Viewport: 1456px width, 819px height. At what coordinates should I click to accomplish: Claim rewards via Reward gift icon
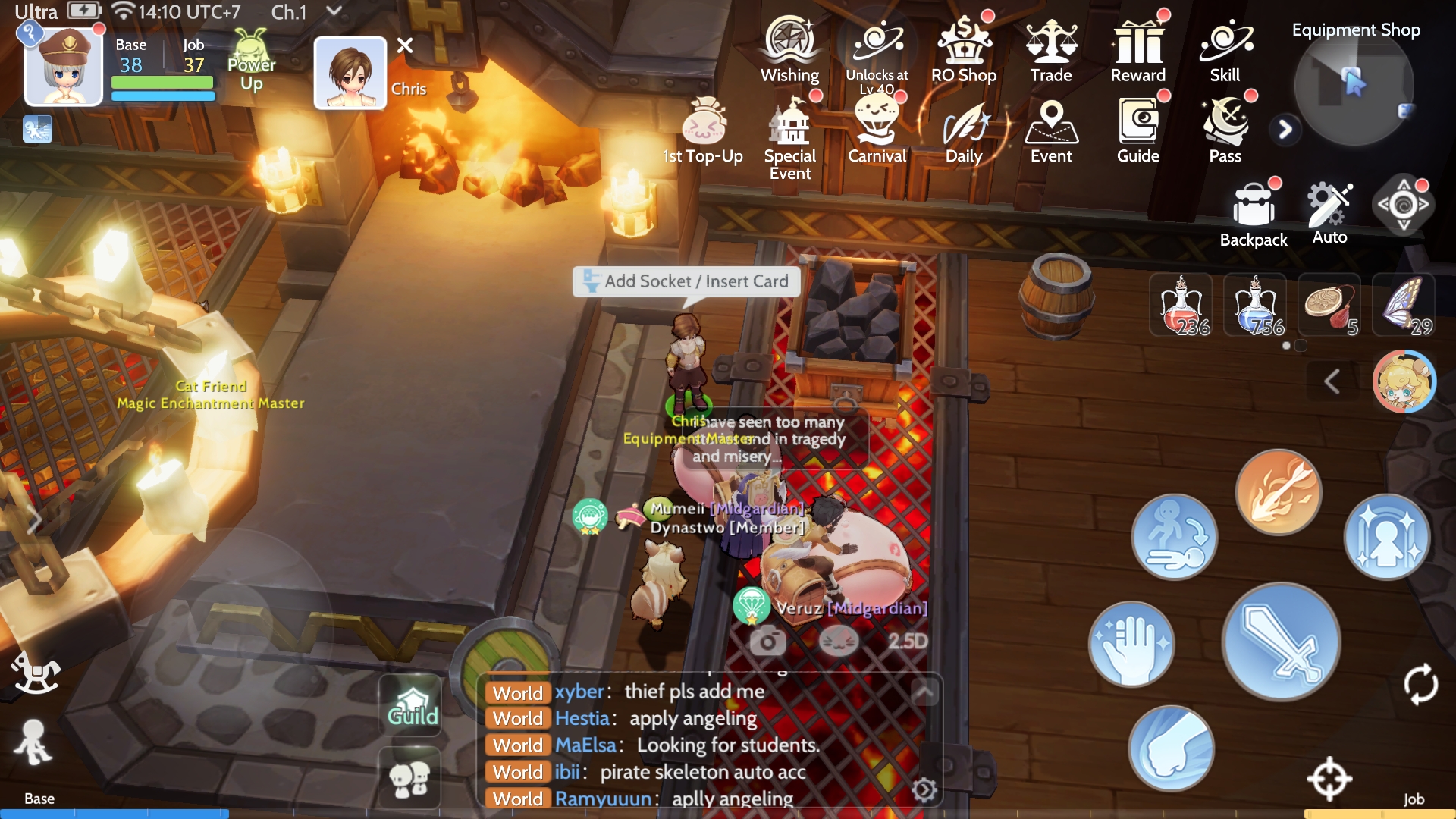point(1137,49)
